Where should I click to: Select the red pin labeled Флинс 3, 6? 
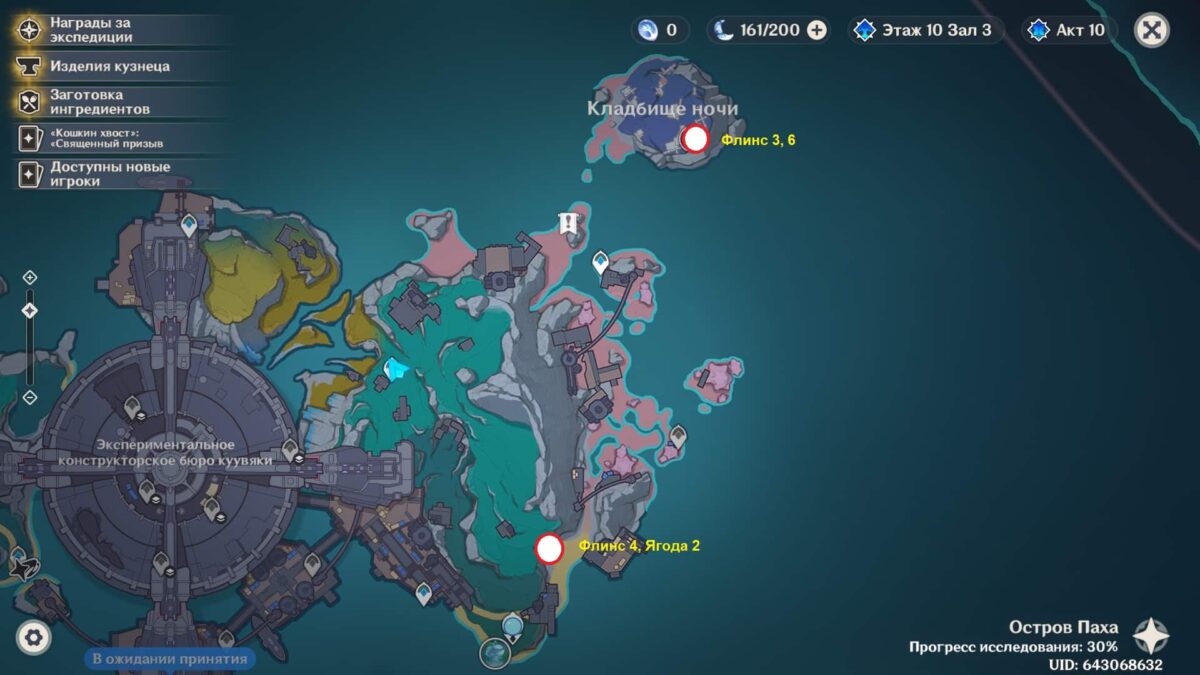click(695, 139)
